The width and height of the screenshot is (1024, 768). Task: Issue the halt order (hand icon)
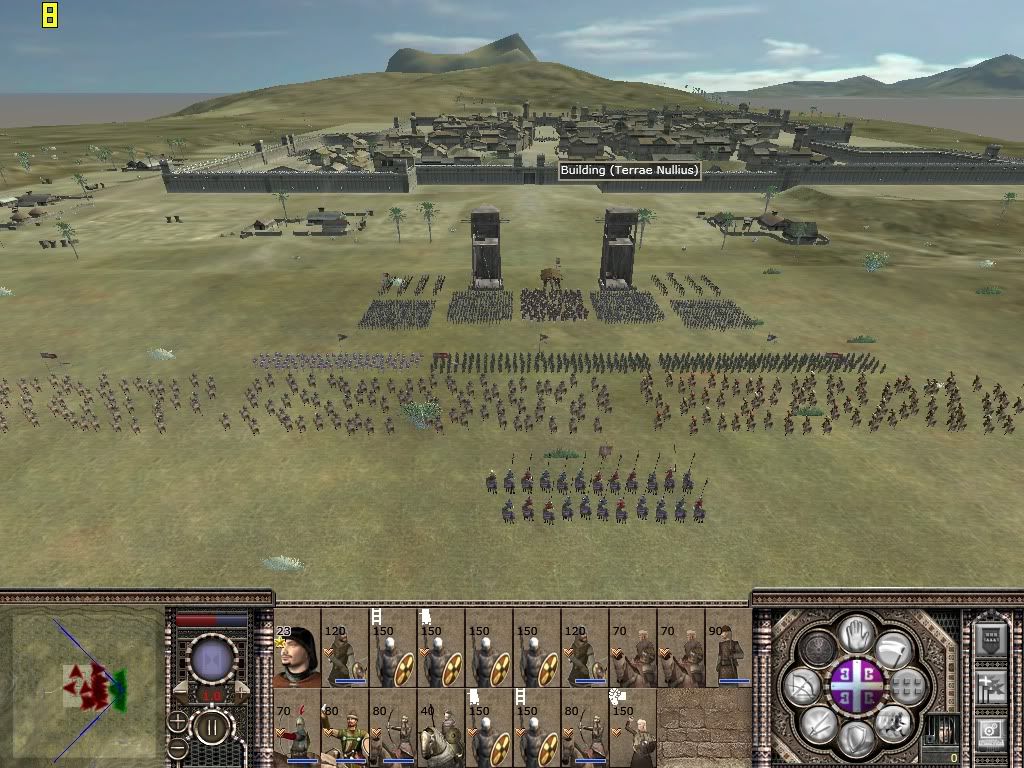click(x=856, y=633)
